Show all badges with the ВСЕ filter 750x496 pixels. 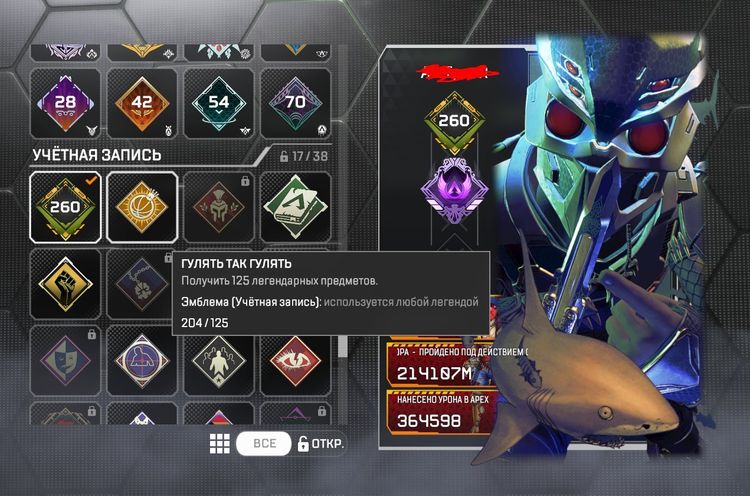coord(264,444)
